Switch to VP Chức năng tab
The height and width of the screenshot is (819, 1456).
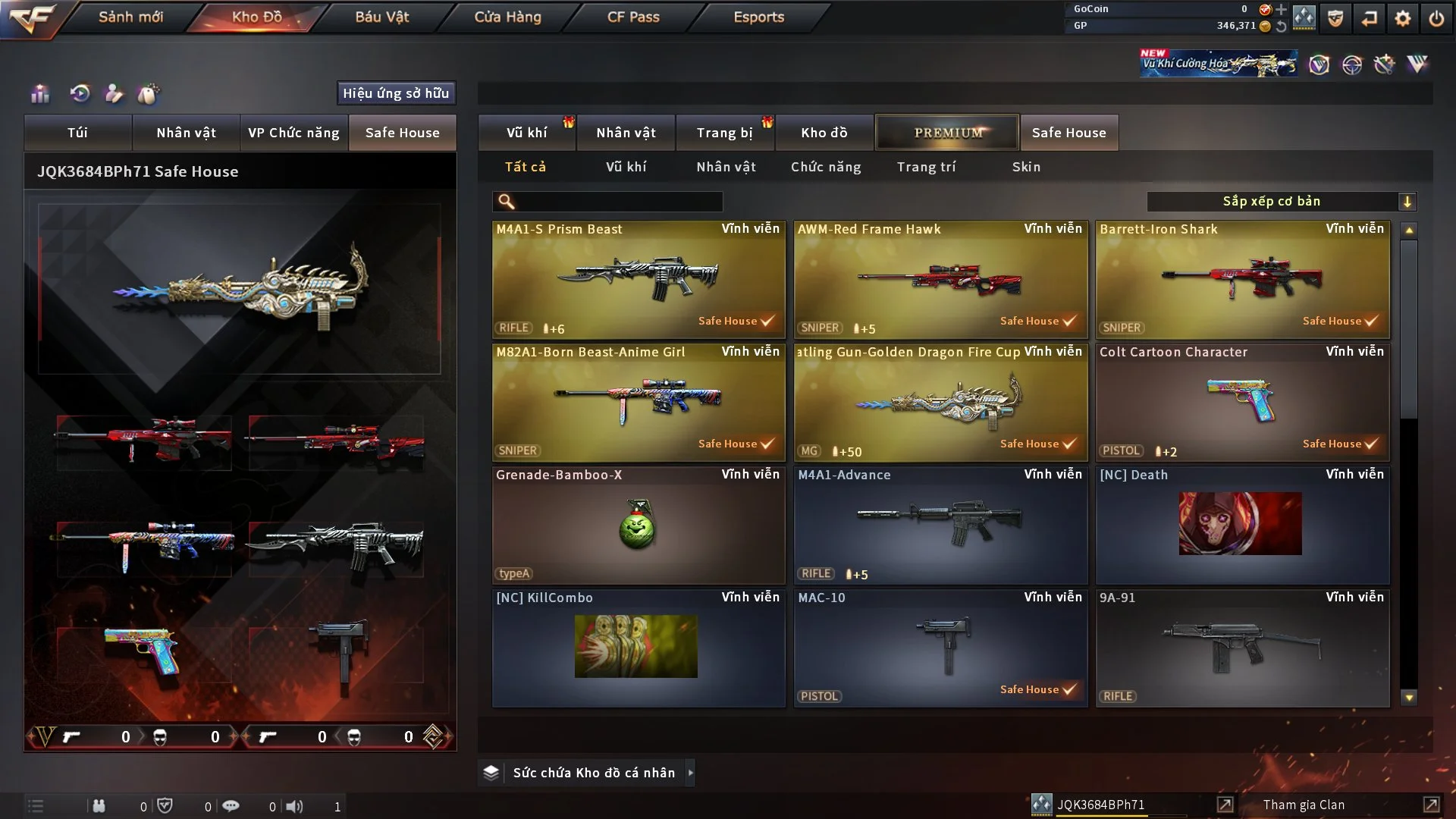click(x=293, y=133)
